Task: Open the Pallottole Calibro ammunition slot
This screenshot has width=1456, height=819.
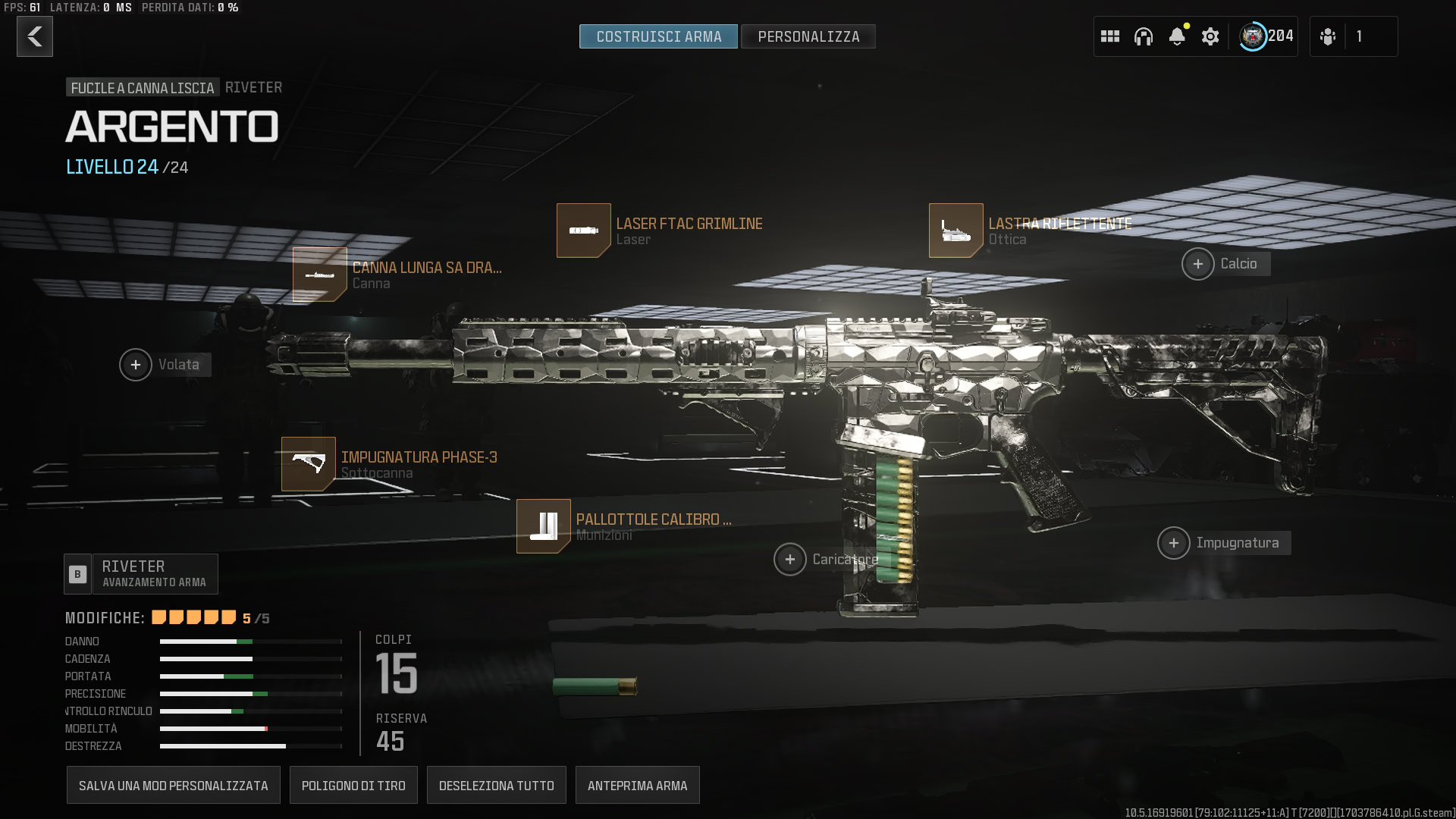Action: [544, 526]
